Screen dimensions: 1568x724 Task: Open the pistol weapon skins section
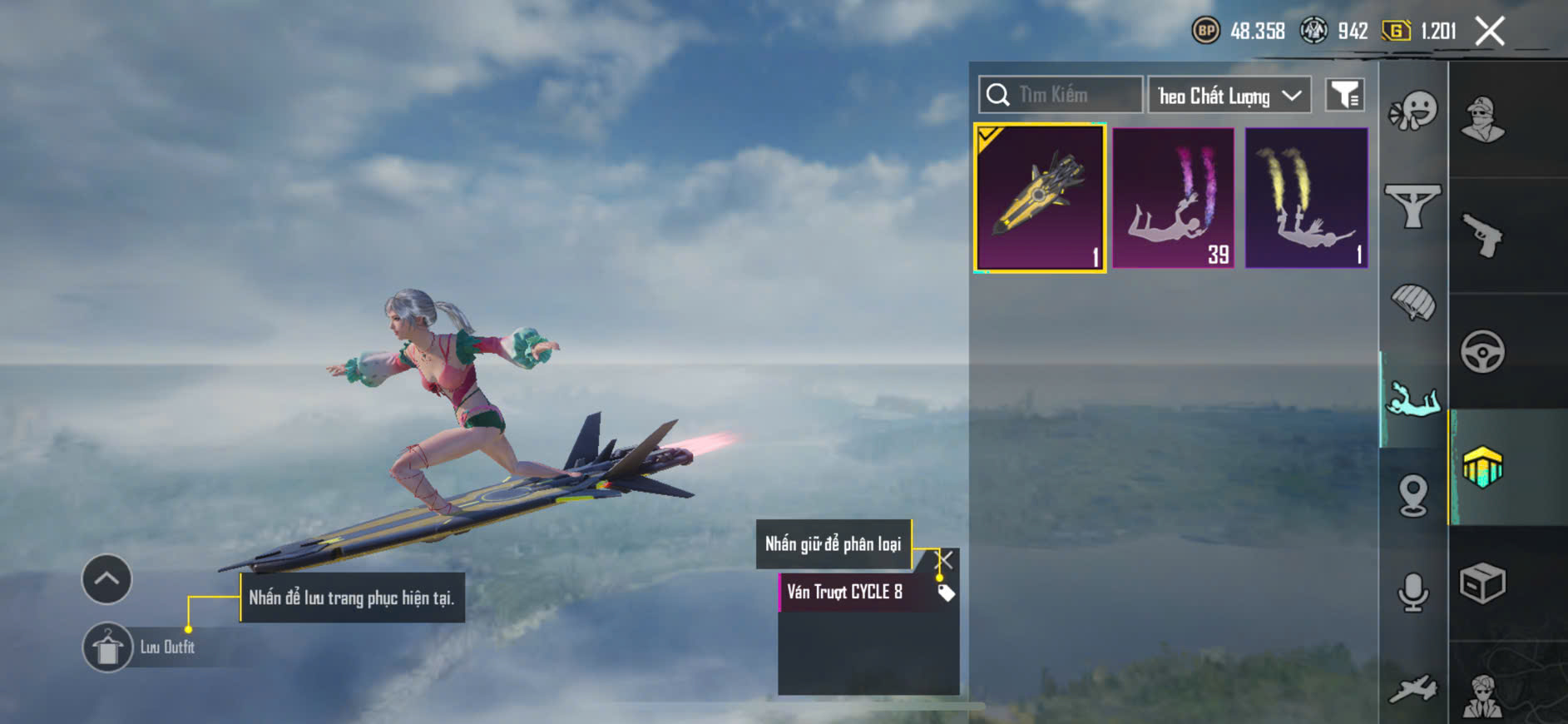click(x=1482, y=236)
